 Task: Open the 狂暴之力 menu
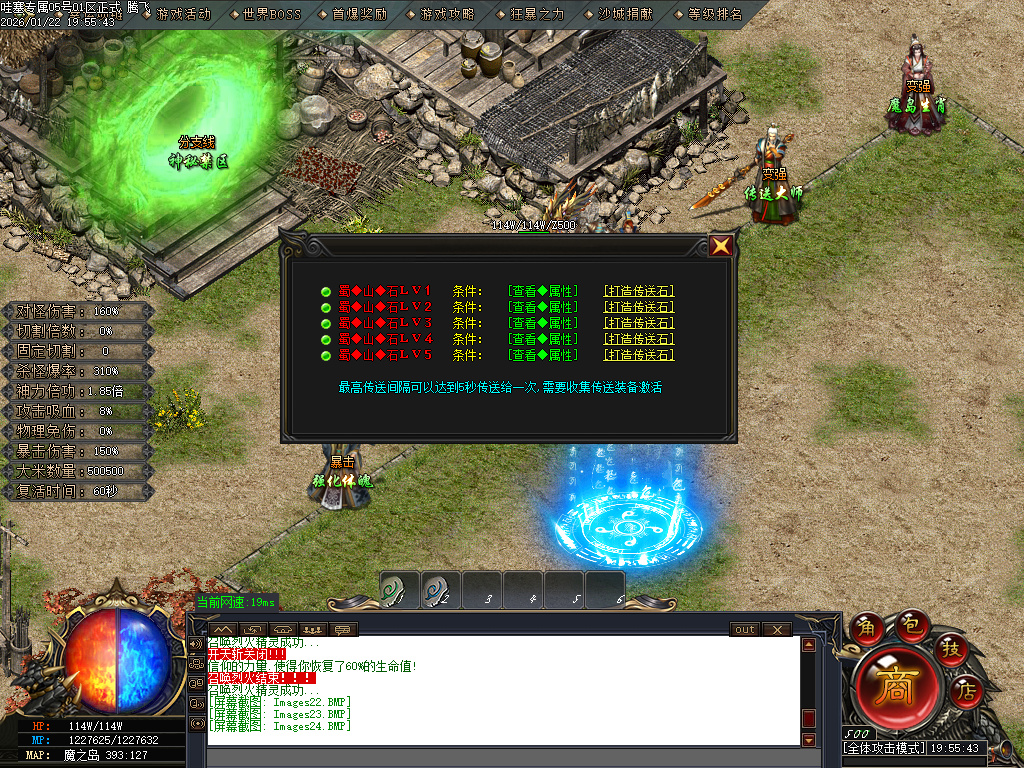531,14
